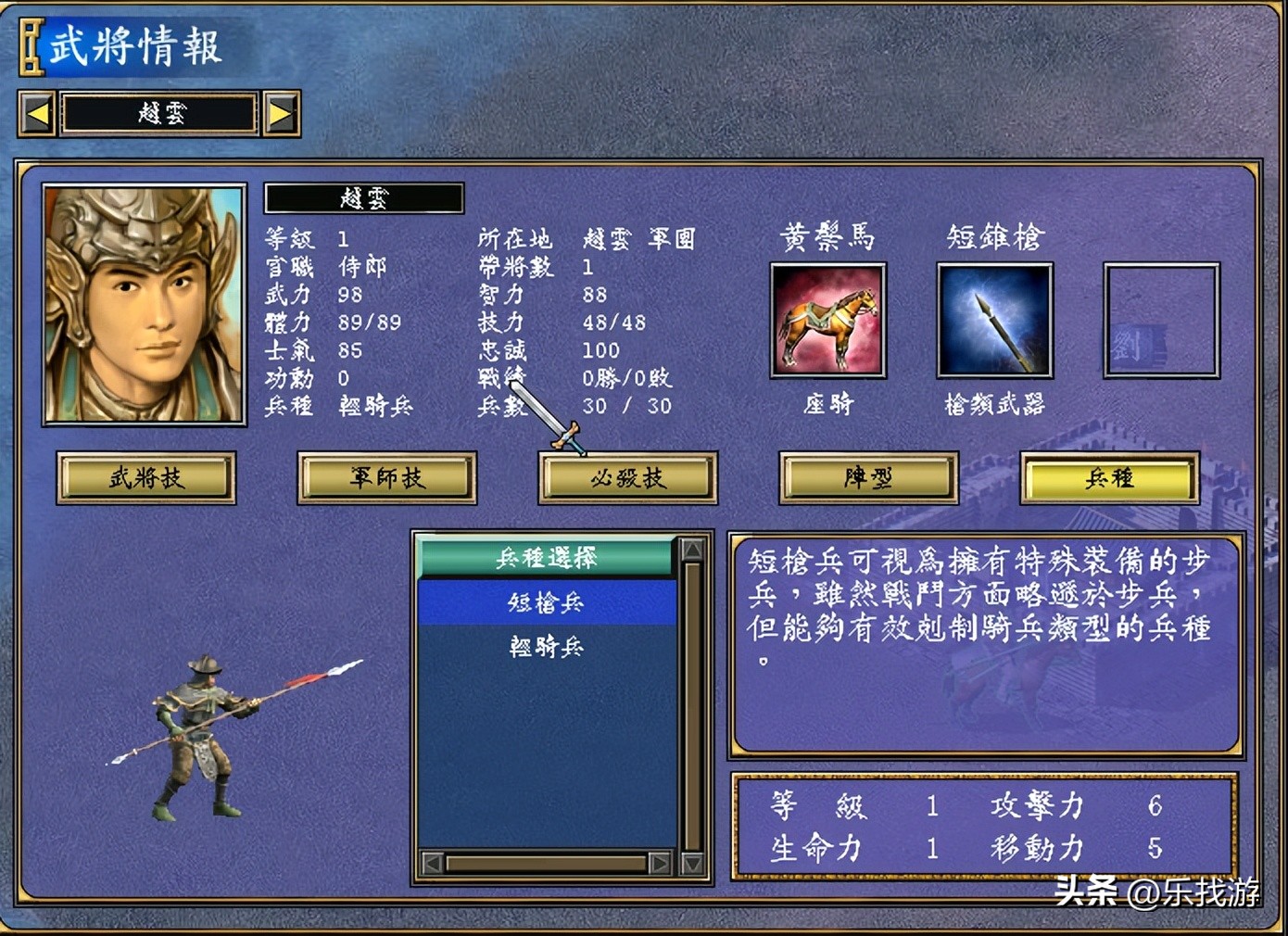Switch to the 兵種 tab
The image size is (1288, 936).
point(1108,478)
